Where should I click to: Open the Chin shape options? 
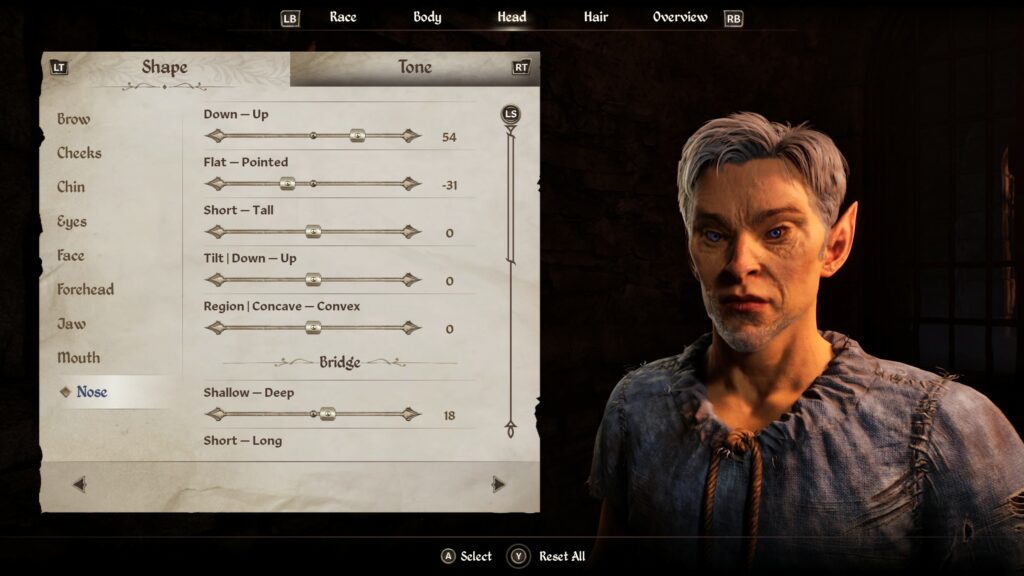pos(71,187)
